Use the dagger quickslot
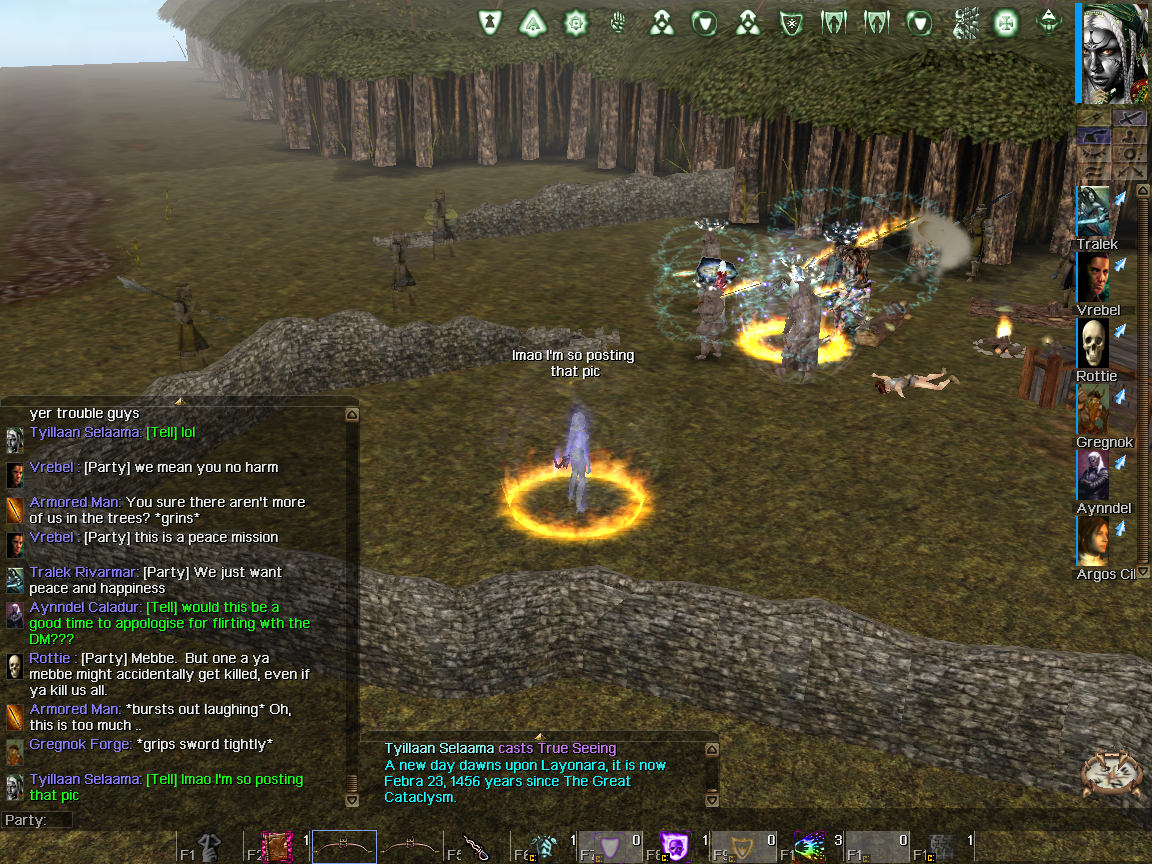 pyautogui.click(x=478, y=848)
